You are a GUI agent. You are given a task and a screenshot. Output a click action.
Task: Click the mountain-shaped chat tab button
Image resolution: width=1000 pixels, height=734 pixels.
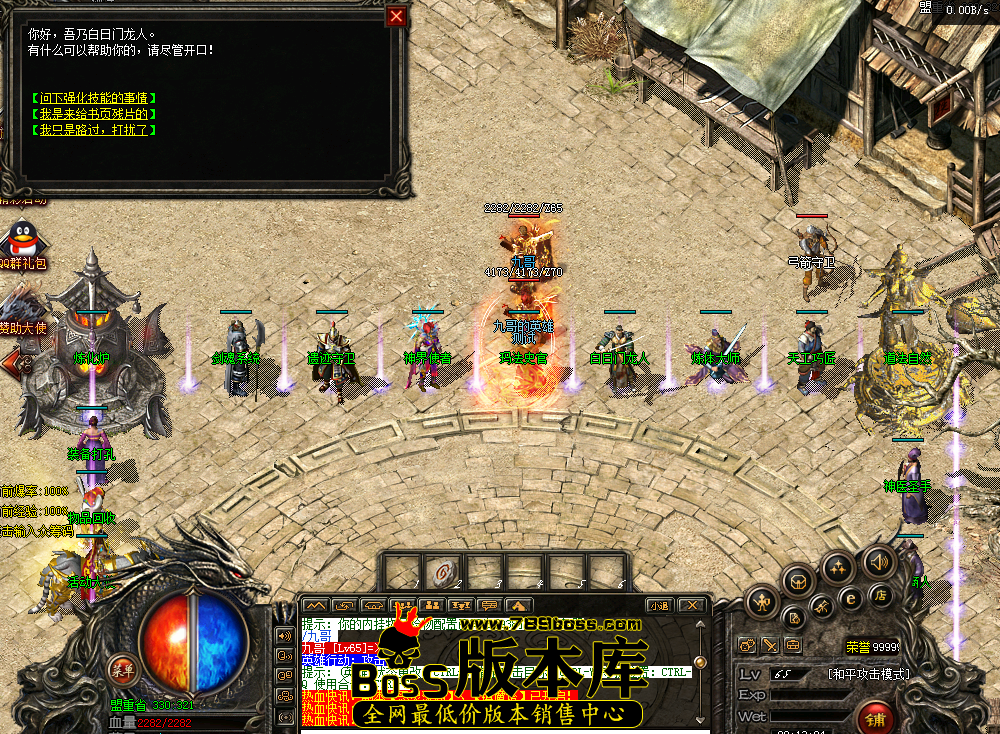pos(315,605)
